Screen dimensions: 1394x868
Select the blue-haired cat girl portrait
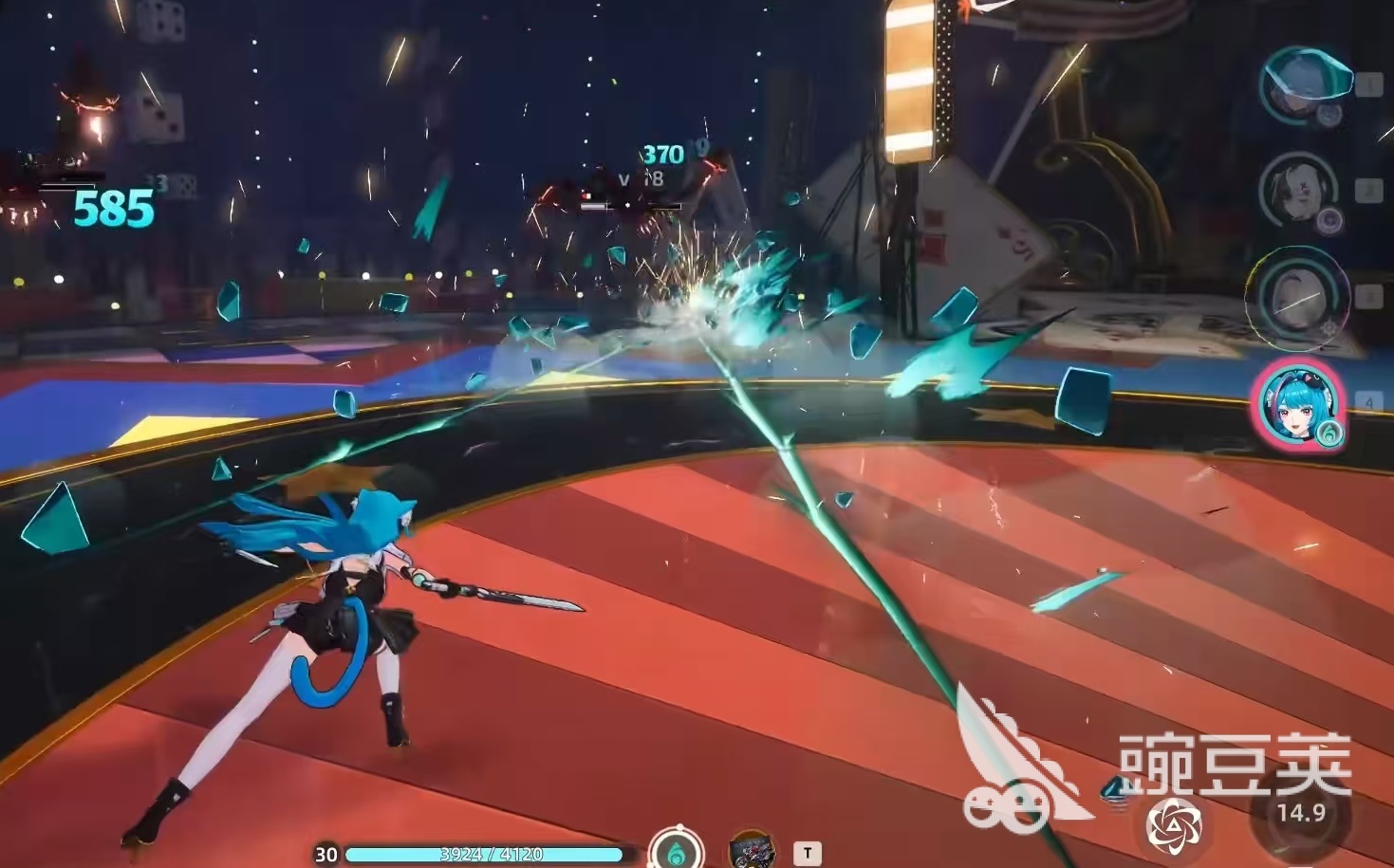tap(1297, 403)
